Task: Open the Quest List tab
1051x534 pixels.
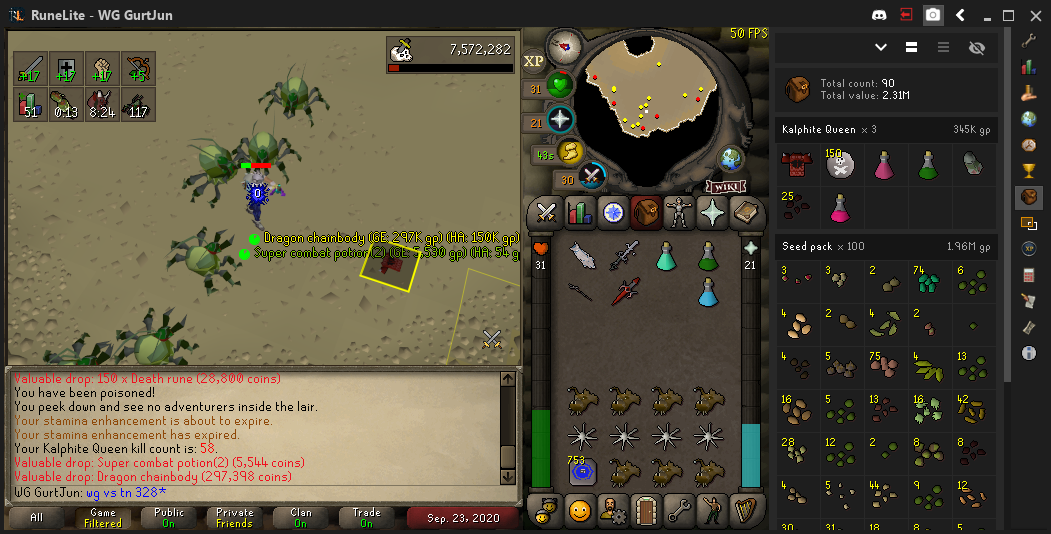Action: click(613, 212)
